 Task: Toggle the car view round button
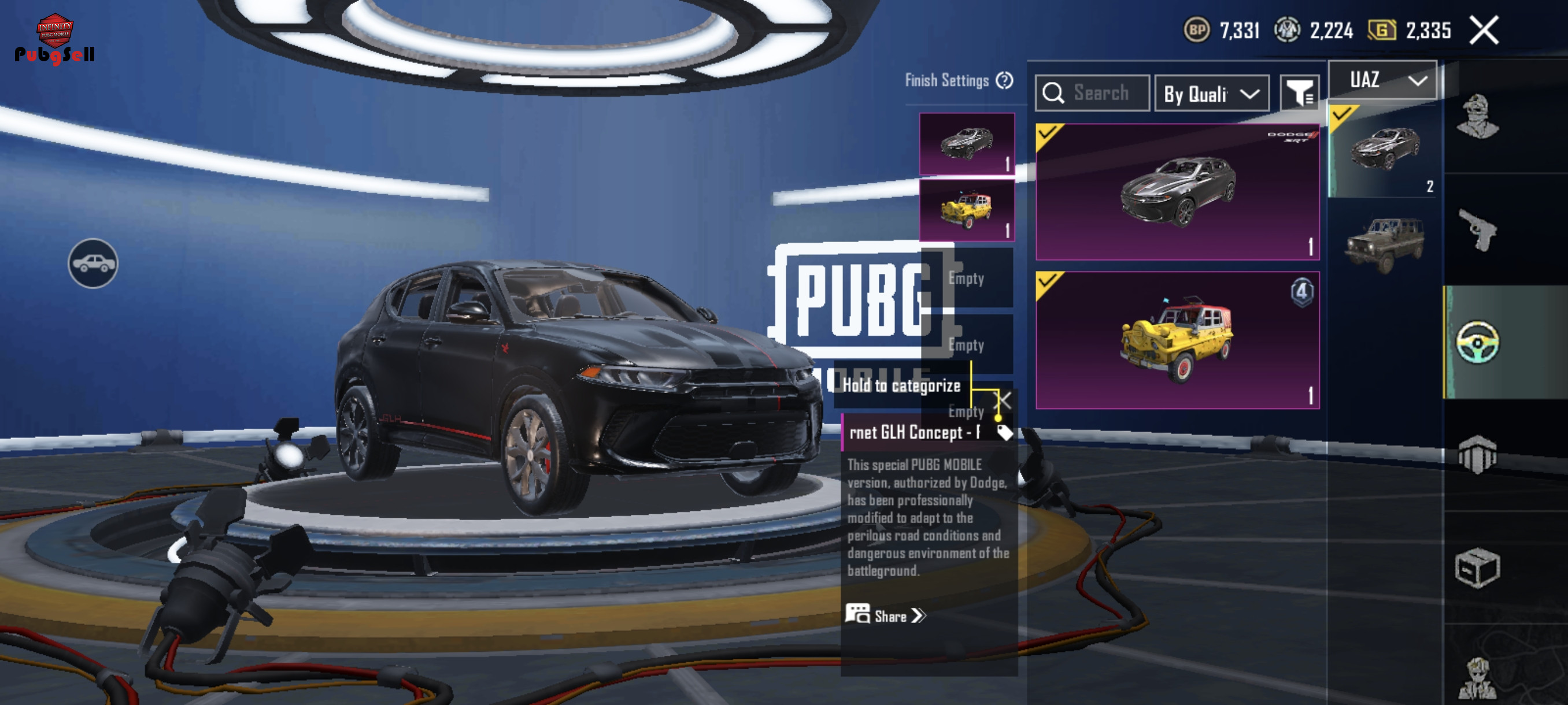pos(93,264)
